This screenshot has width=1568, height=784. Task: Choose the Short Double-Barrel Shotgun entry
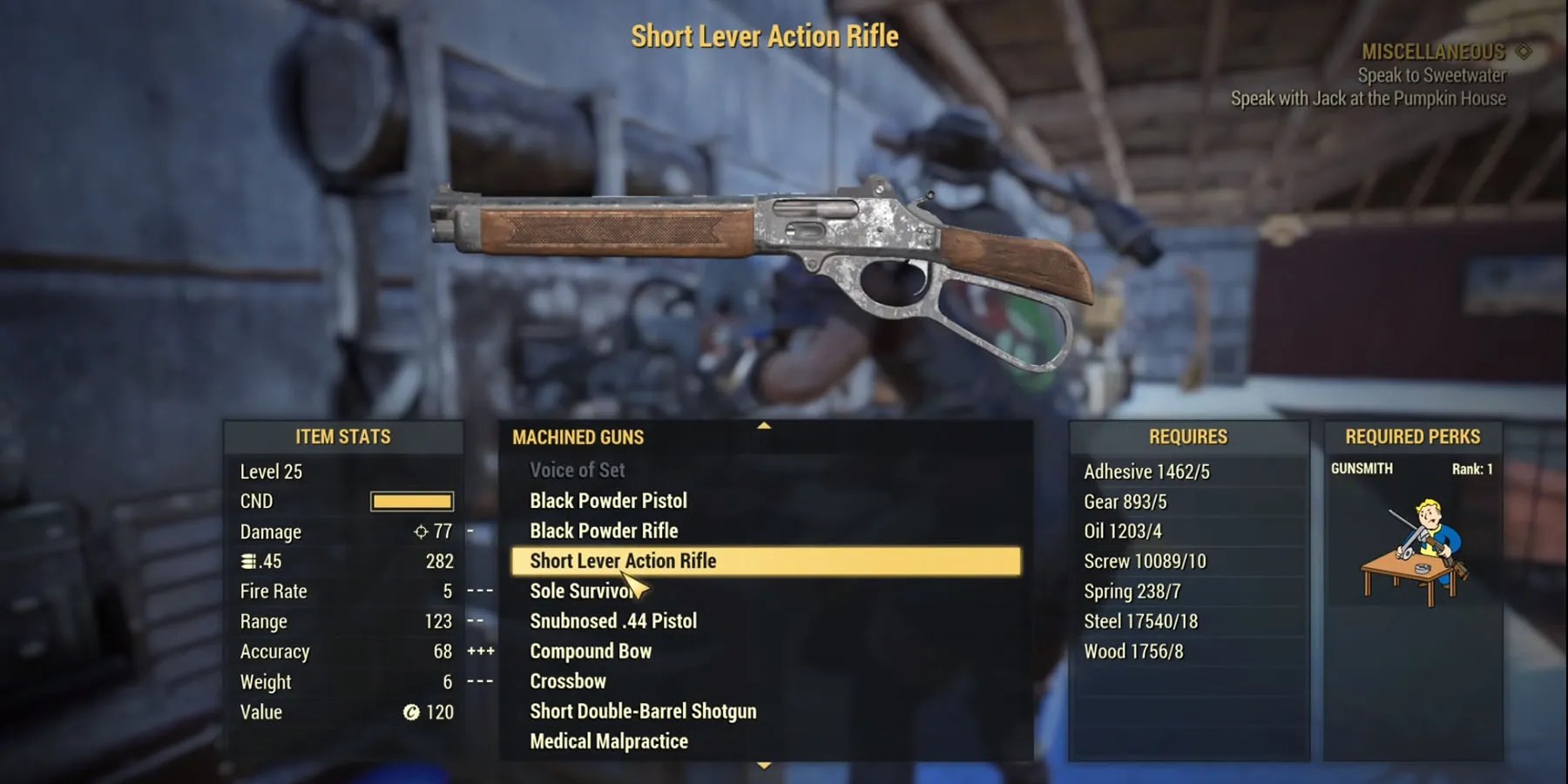pos(643,712)
